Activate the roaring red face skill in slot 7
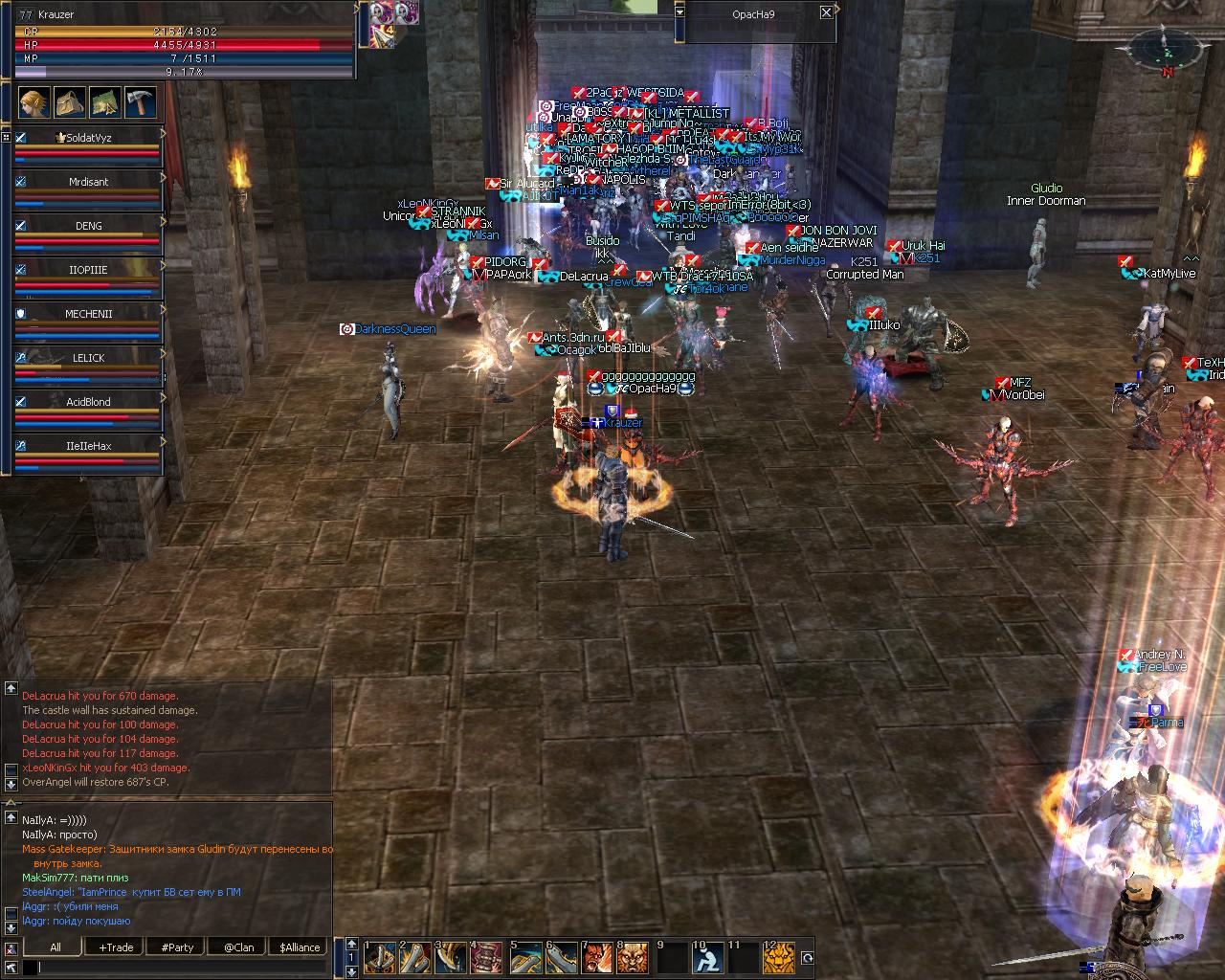Image resolution: width=1225 pixels, height=980 pixels. tap(597, 958)
